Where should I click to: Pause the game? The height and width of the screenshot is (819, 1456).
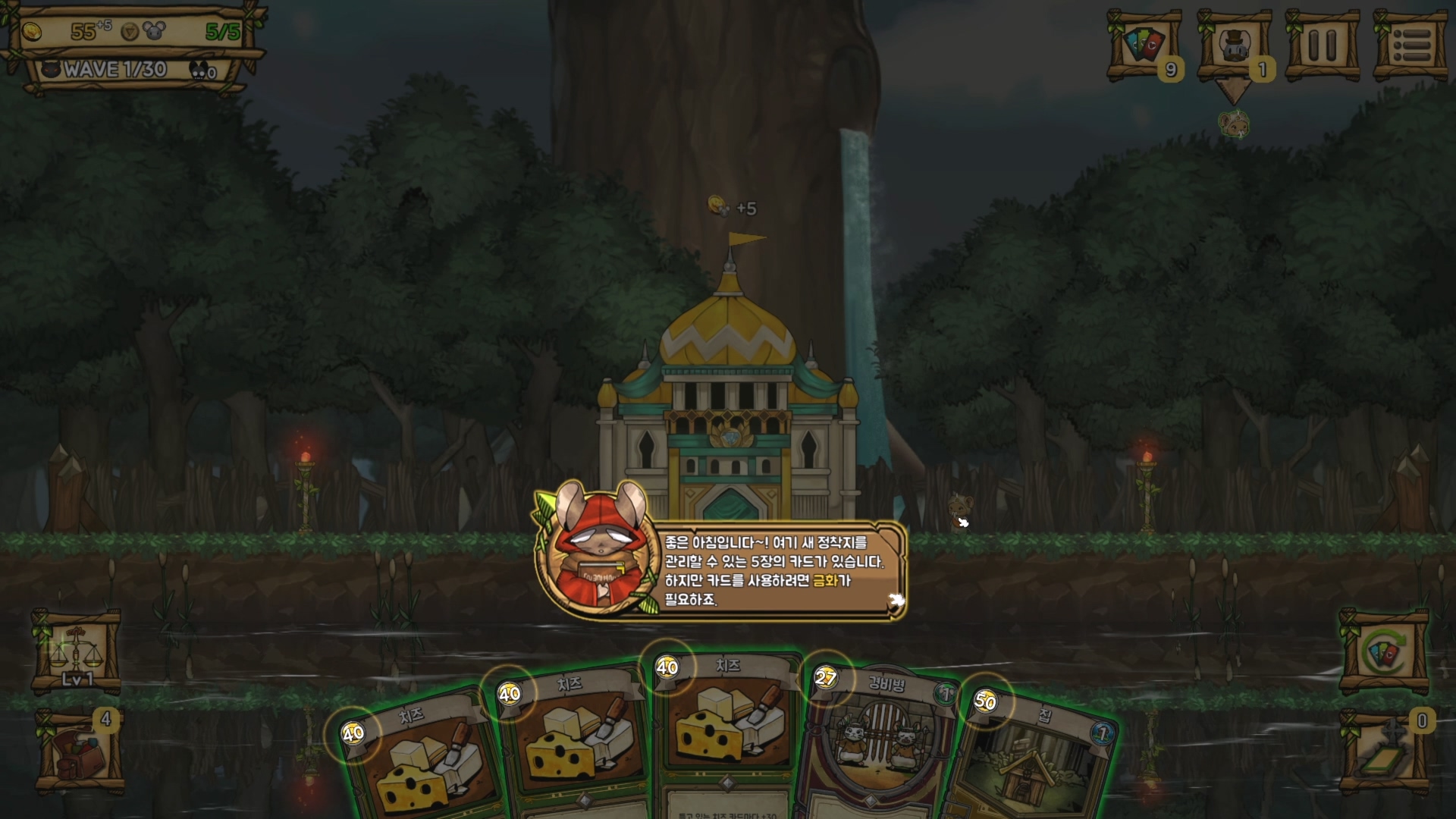pyautogui.click(x=1322, y=45)
